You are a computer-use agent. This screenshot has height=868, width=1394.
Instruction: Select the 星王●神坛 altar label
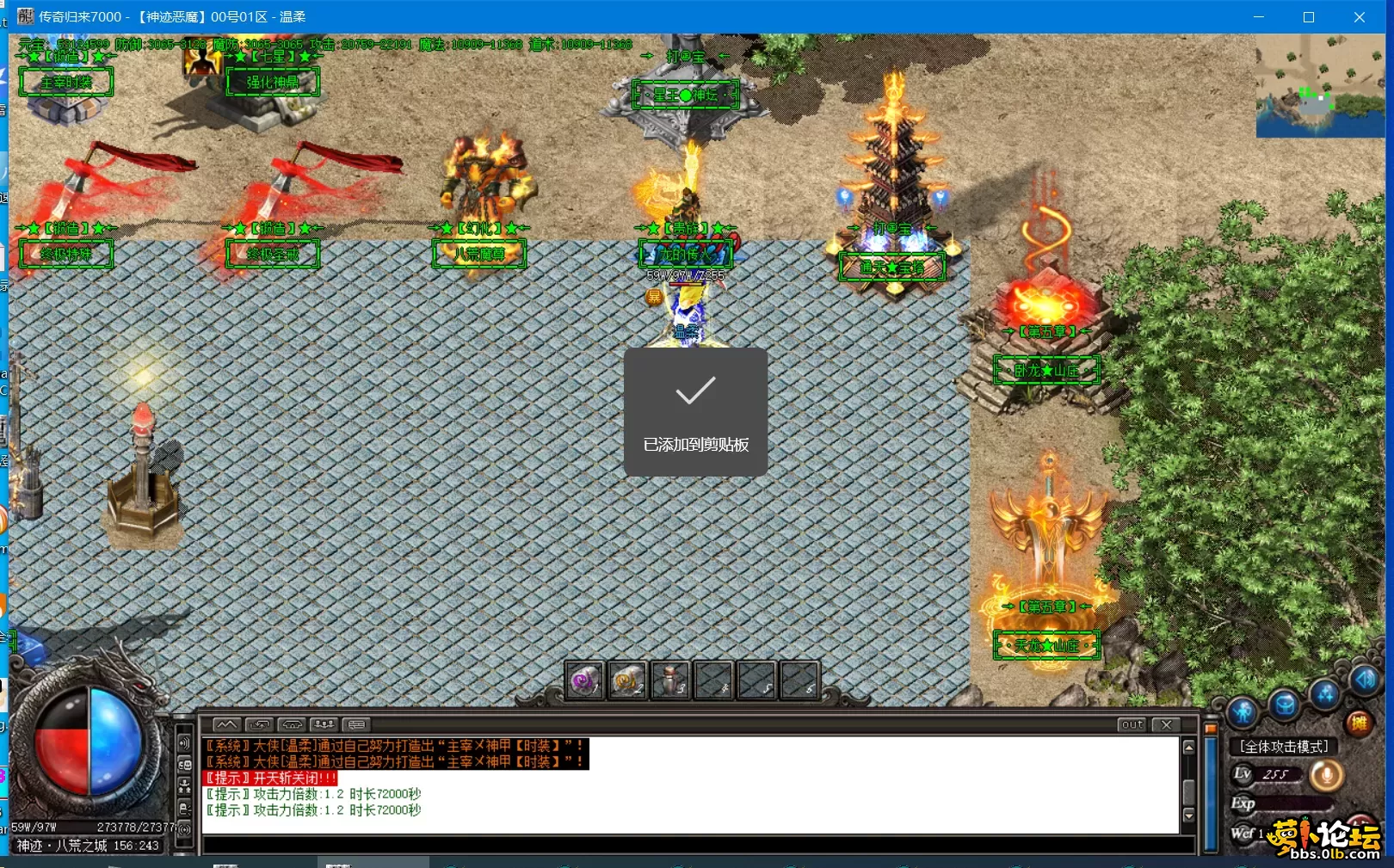click(684, 96)
